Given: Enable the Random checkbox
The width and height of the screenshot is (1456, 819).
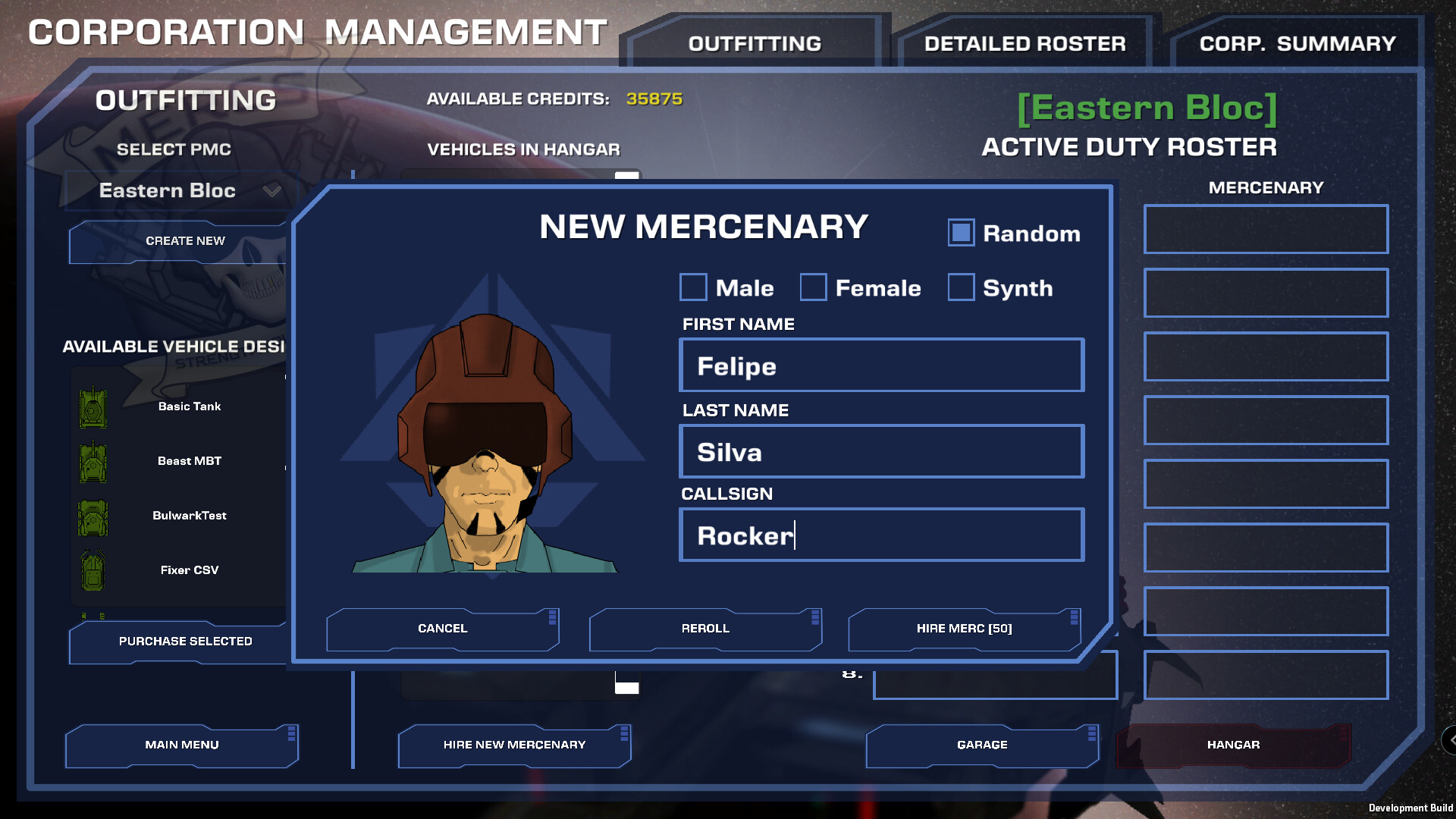Looking at the screenshot, I should 961,233.
